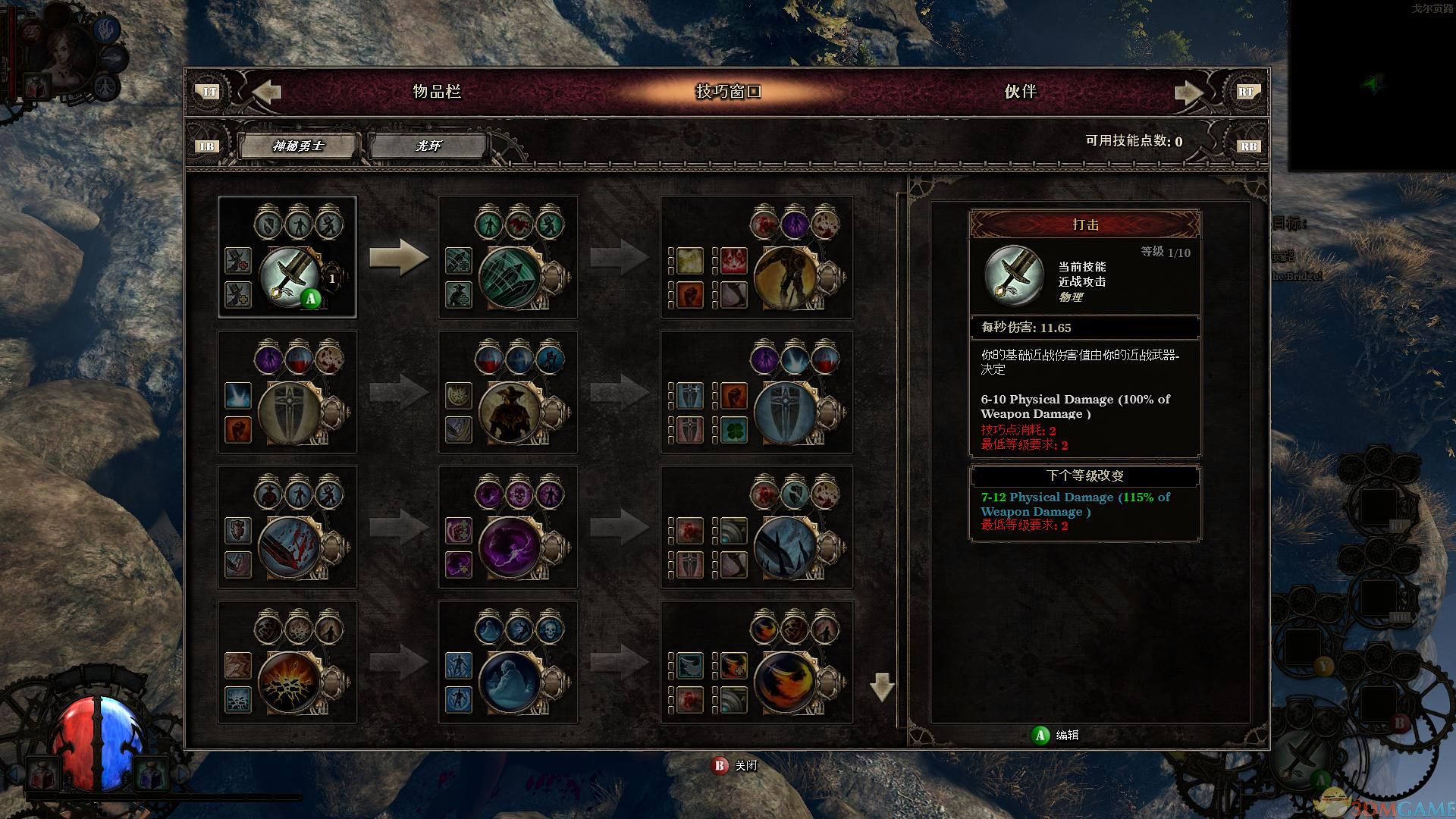Click the left arrow in the header

coord(266,93)
